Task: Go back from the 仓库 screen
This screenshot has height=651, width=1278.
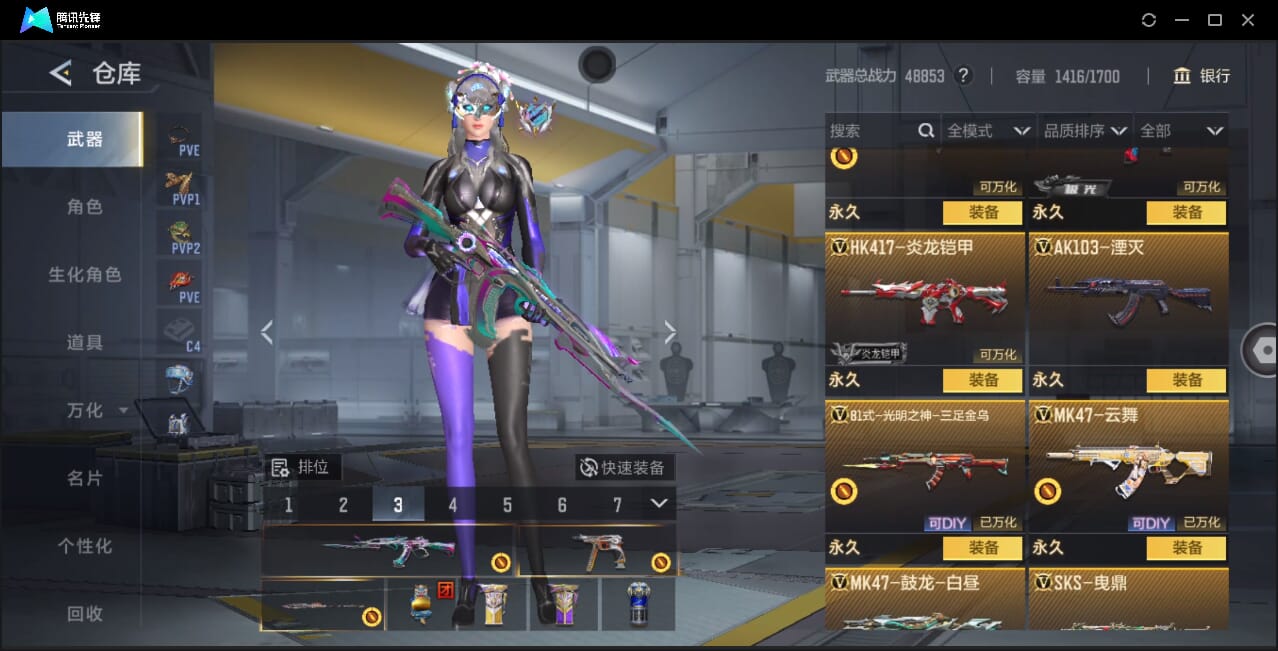Action: (62, 73)
